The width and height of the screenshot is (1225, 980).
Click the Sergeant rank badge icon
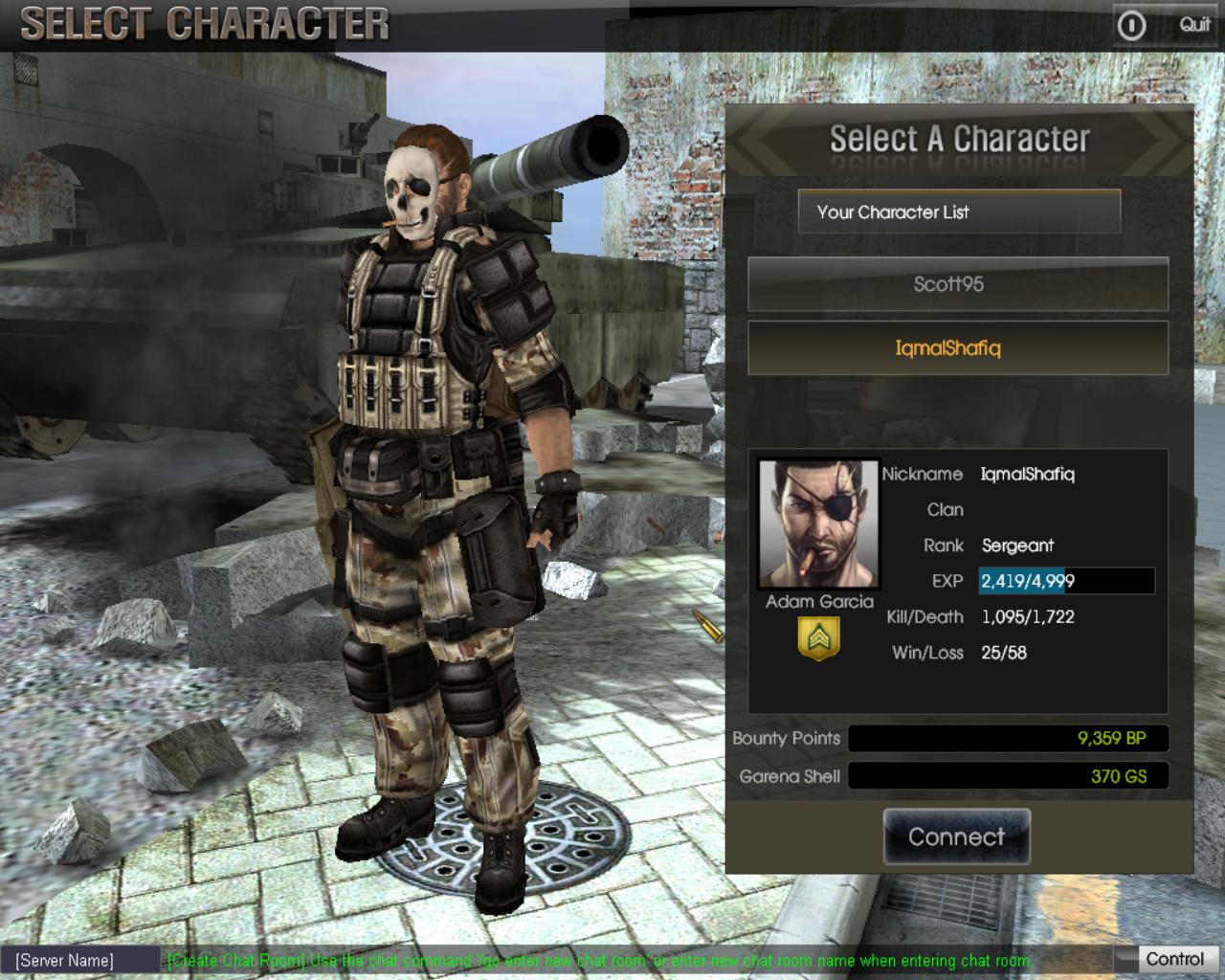coord(818,638)
